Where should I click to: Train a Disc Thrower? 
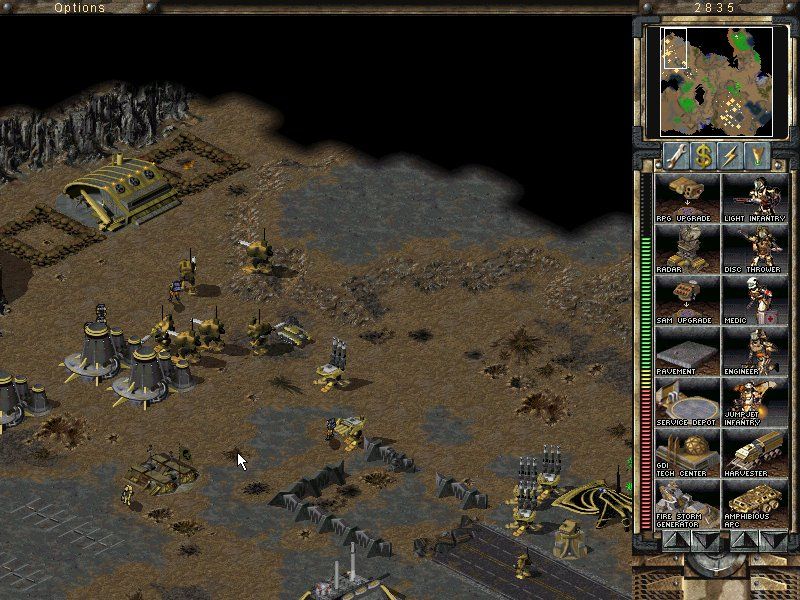[754, 249]
